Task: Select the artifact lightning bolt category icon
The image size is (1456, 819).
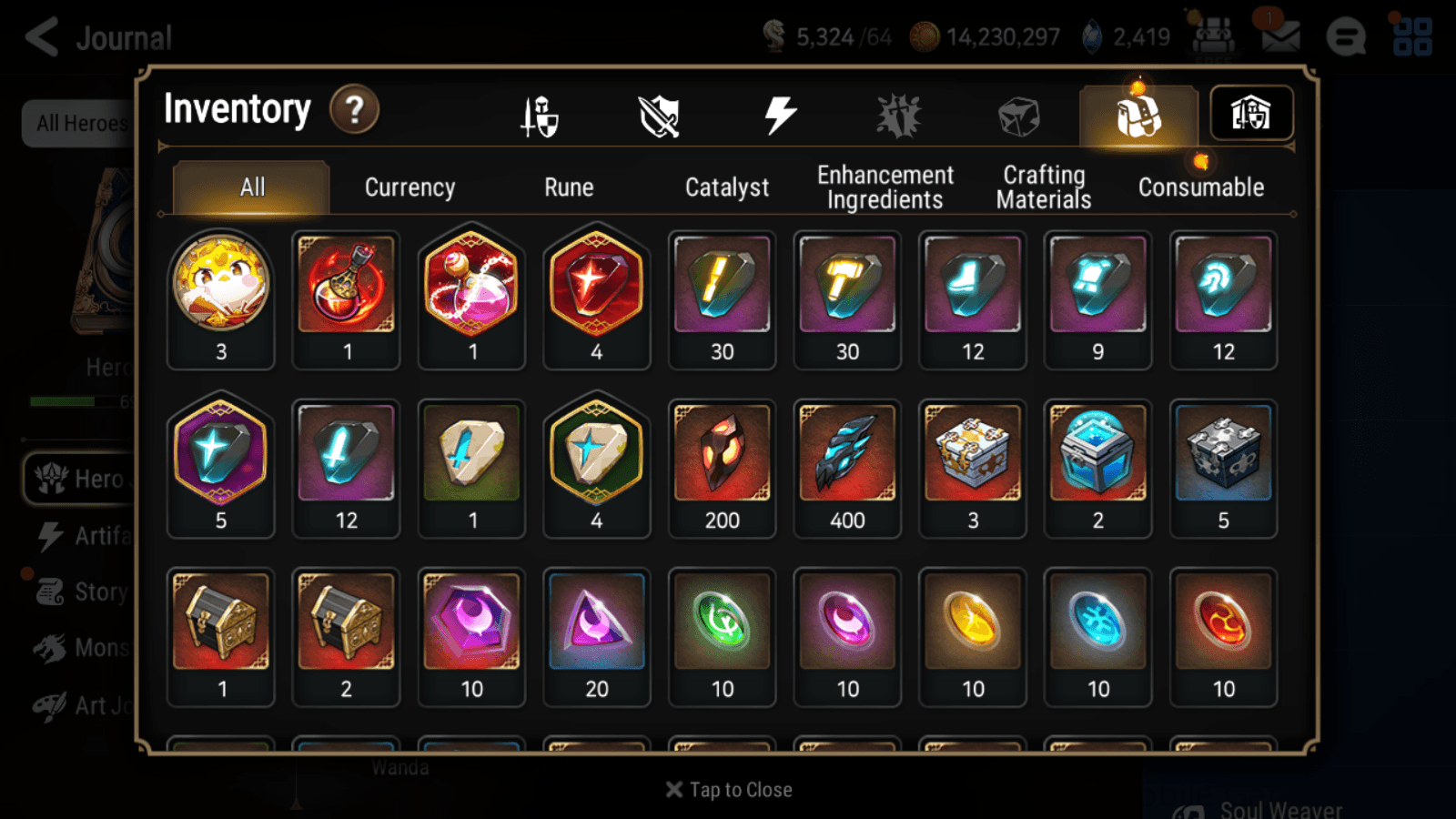Action: [779, 113]
